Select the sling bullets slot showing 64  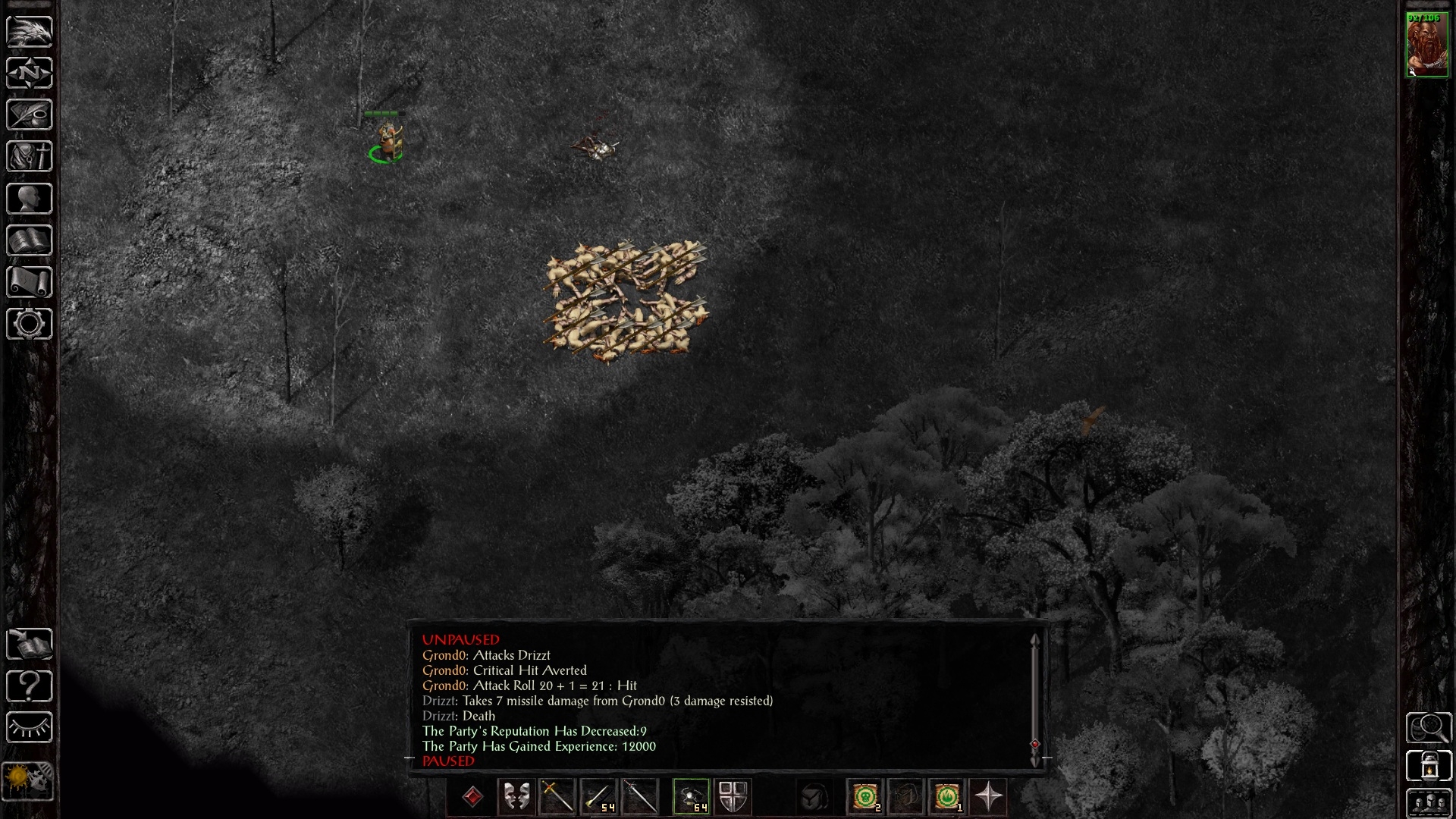coord(692,797)
